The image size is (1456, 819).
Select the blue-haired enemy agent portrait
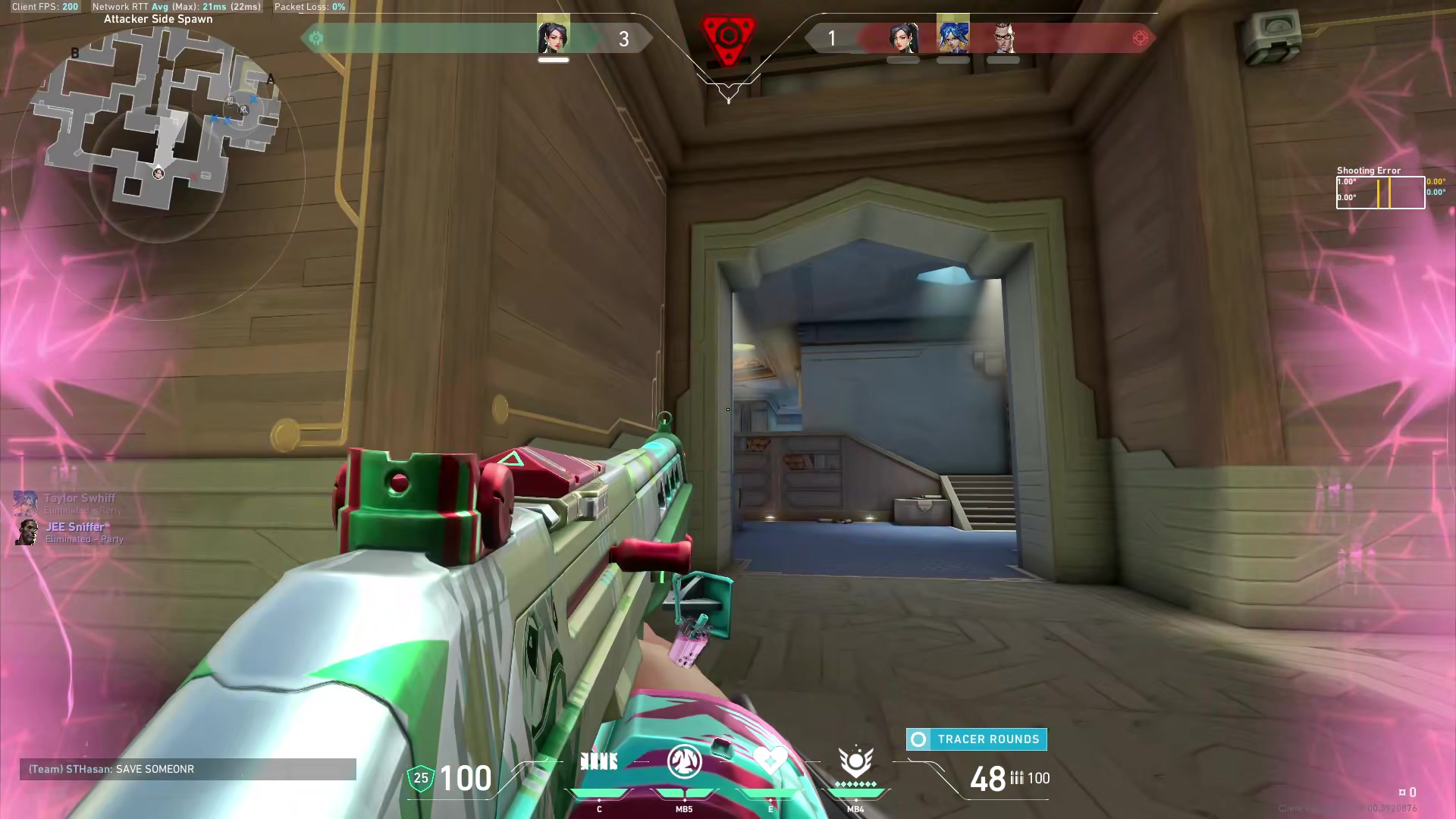coord(953,36)
